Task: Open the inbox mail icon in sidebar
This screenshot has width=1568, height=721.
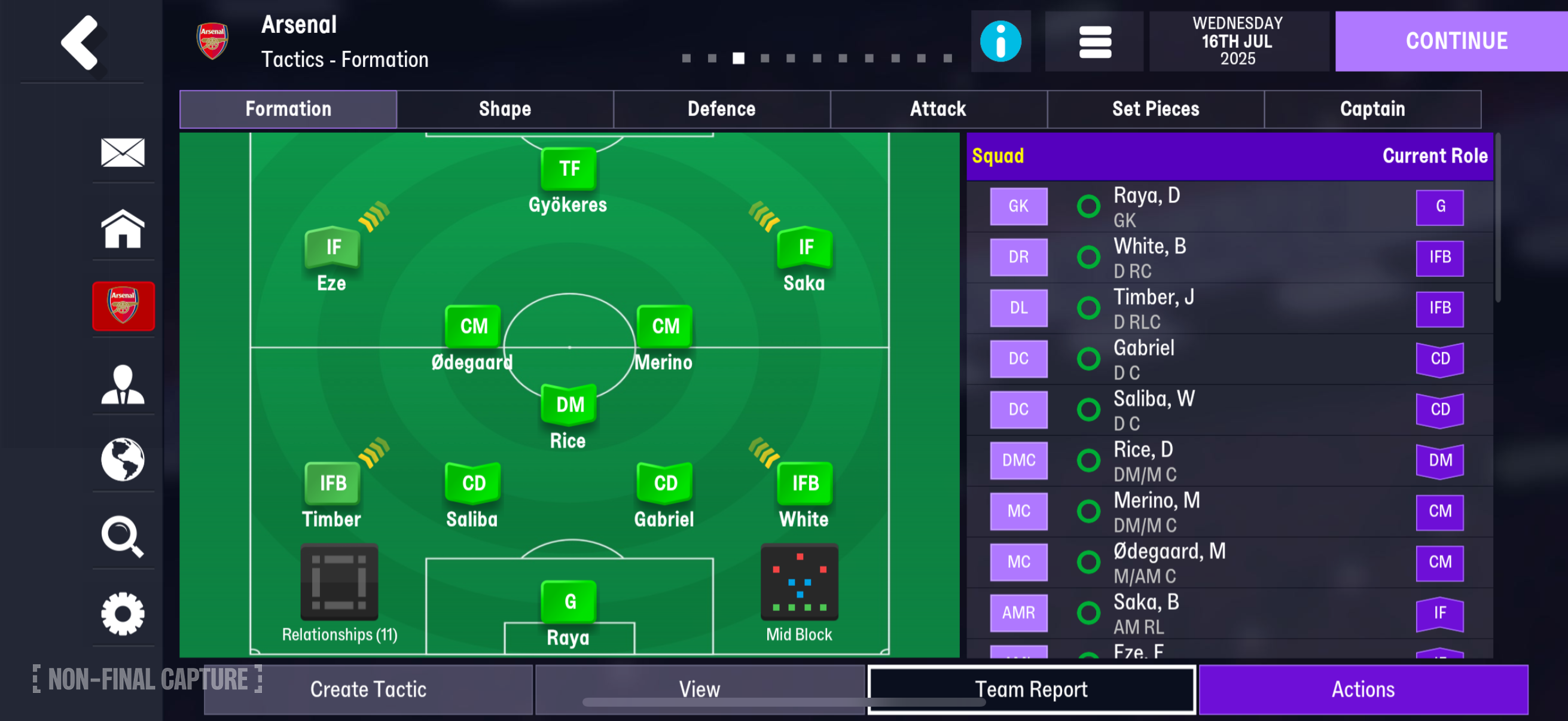Action: point(124,152)
